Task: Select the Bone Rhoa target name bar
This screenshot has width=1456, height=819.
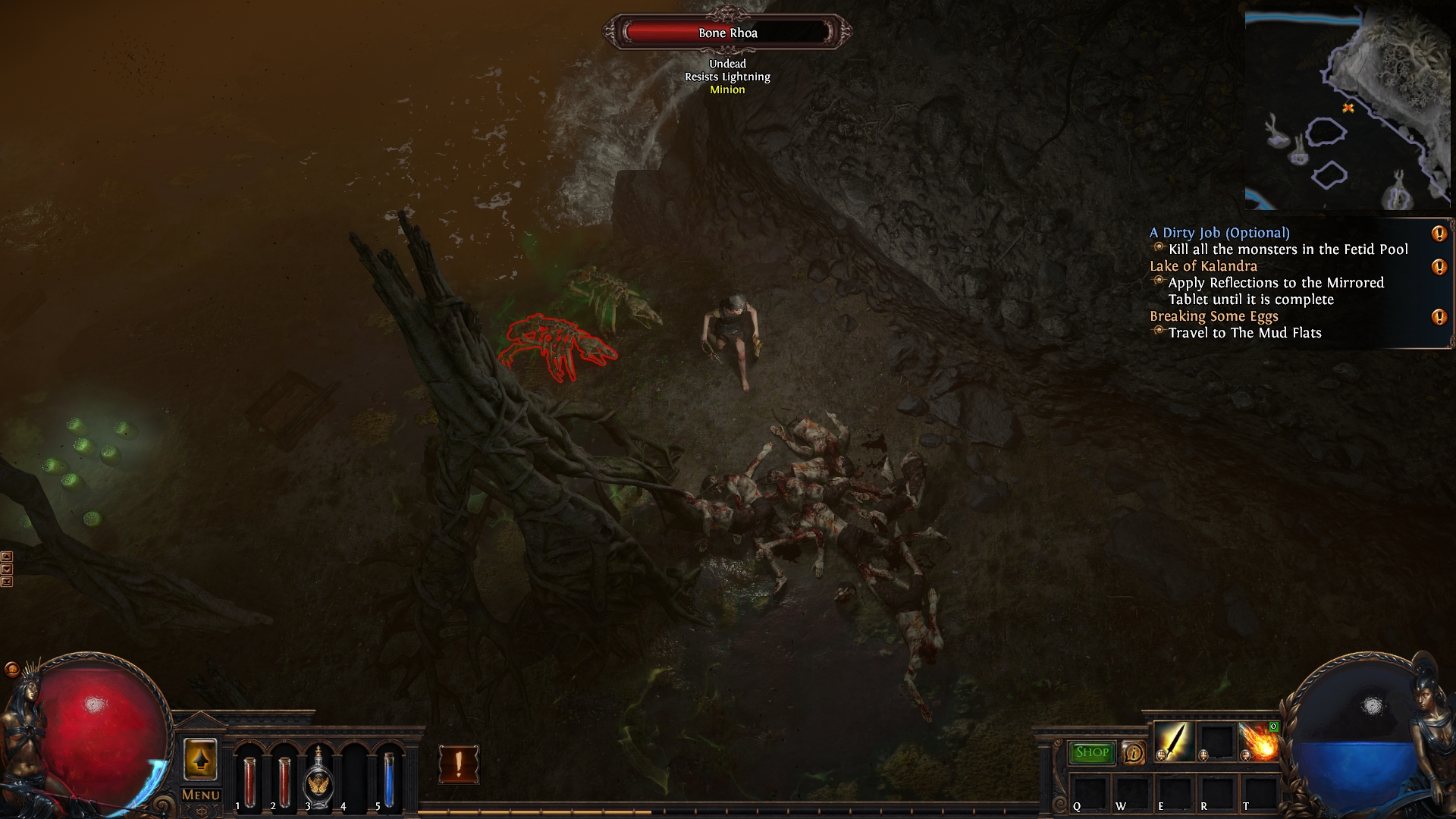Action: (727, 33)
